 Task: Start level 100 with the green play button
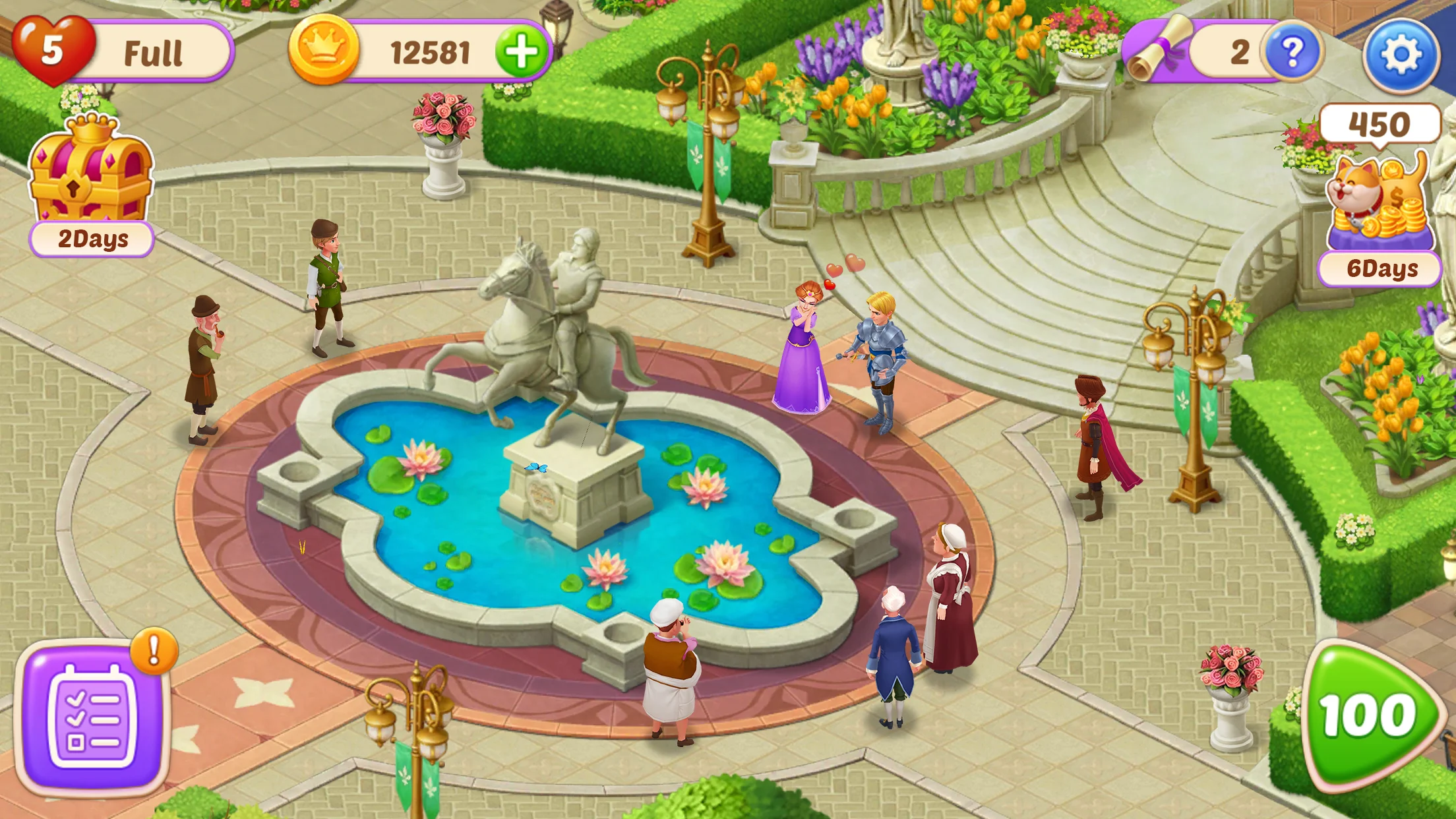1369,717
